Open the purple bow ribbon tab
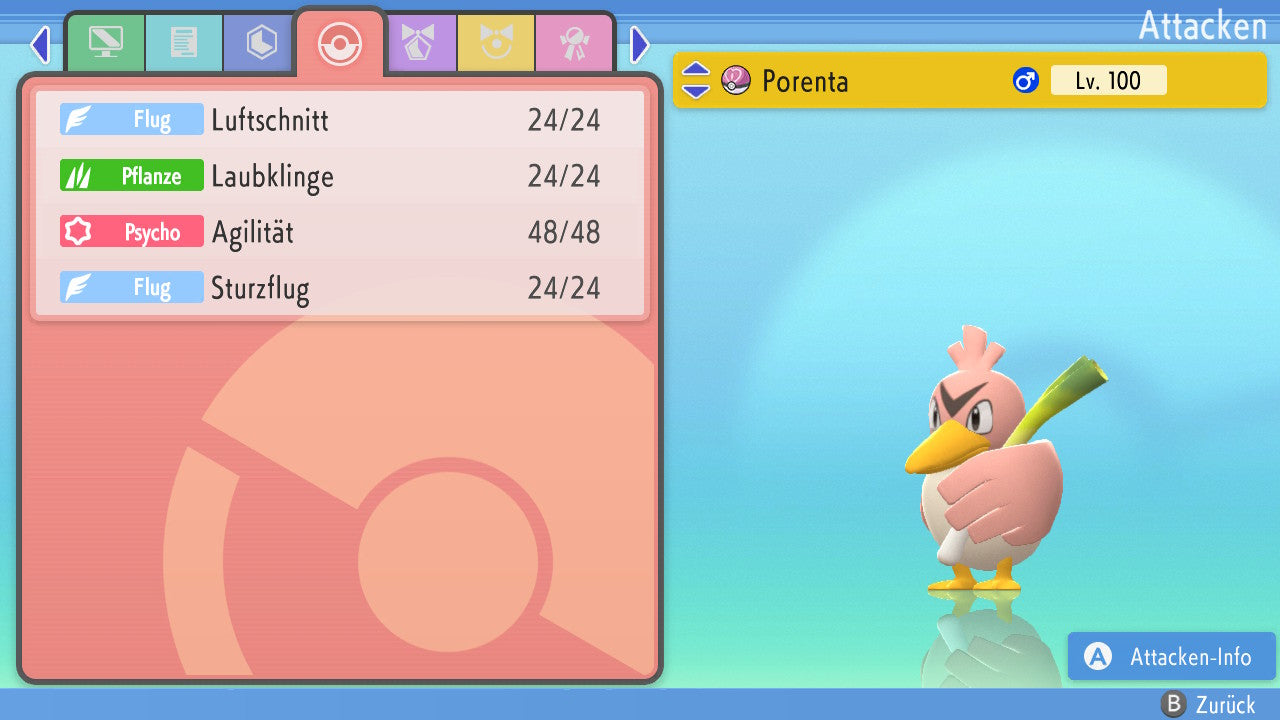This screenshot has height=720, width=1280. tap(418, 42)
